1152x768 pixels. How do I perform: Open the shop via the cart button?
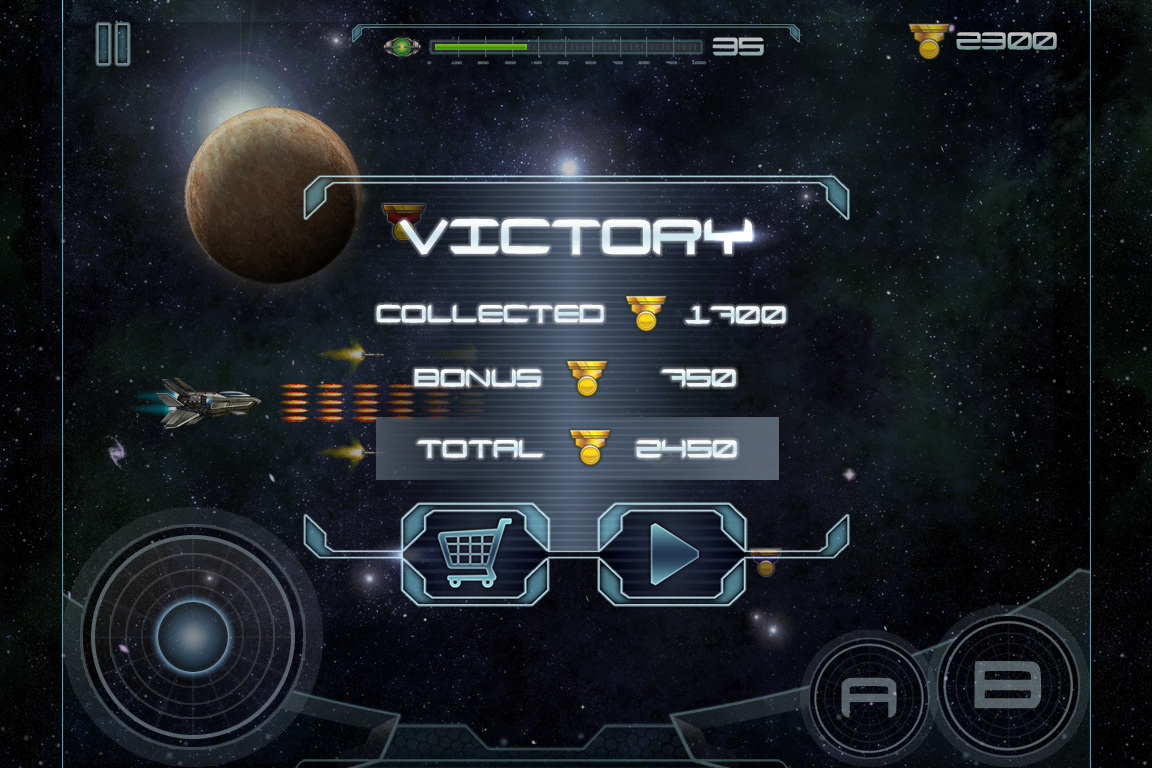(475, 553)
